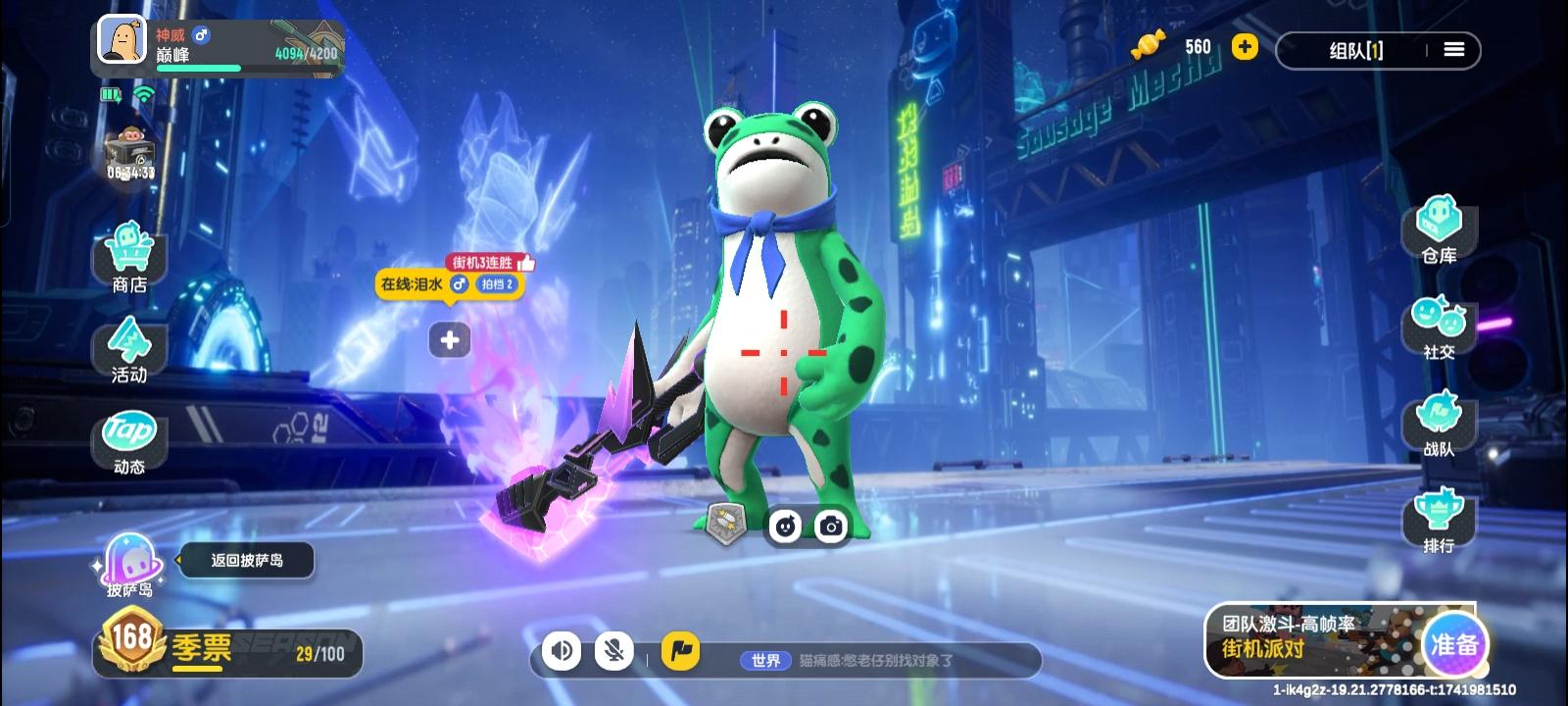The width and height of the screenshot is (1568, 706).
Task: Open the 组队 team panel
Action: (x=1356, y=50)
